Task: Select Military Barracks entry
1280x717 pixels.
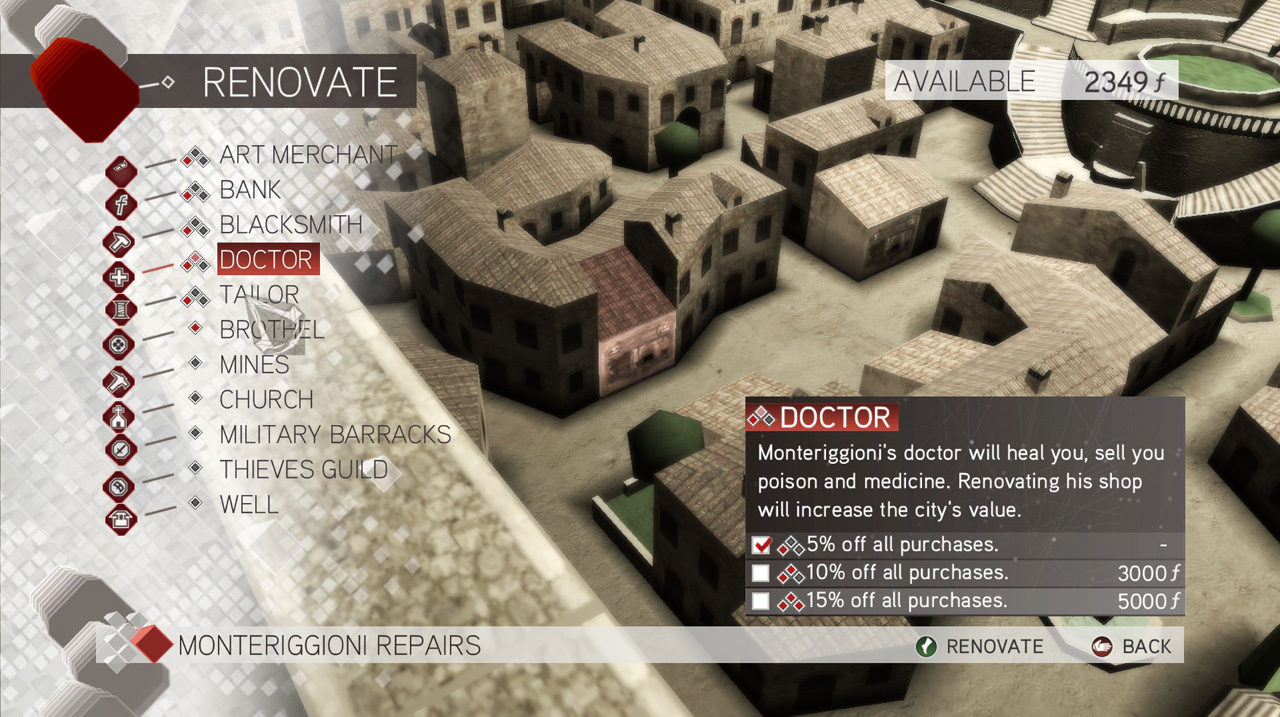Action: (x=335, y=435)
